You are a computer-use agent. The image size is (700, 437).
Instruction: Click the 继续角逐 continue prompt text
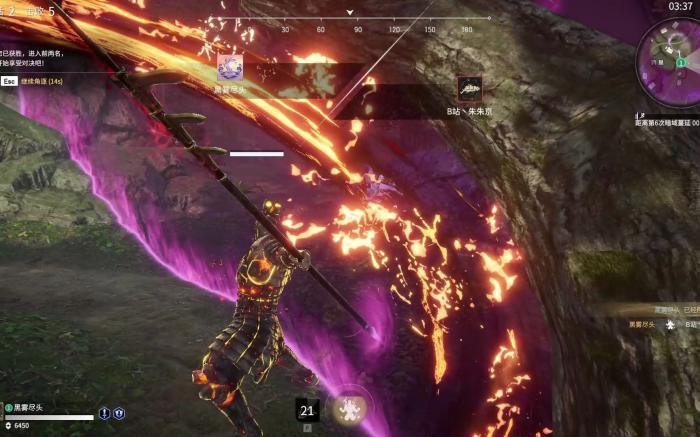click(42, 80)
